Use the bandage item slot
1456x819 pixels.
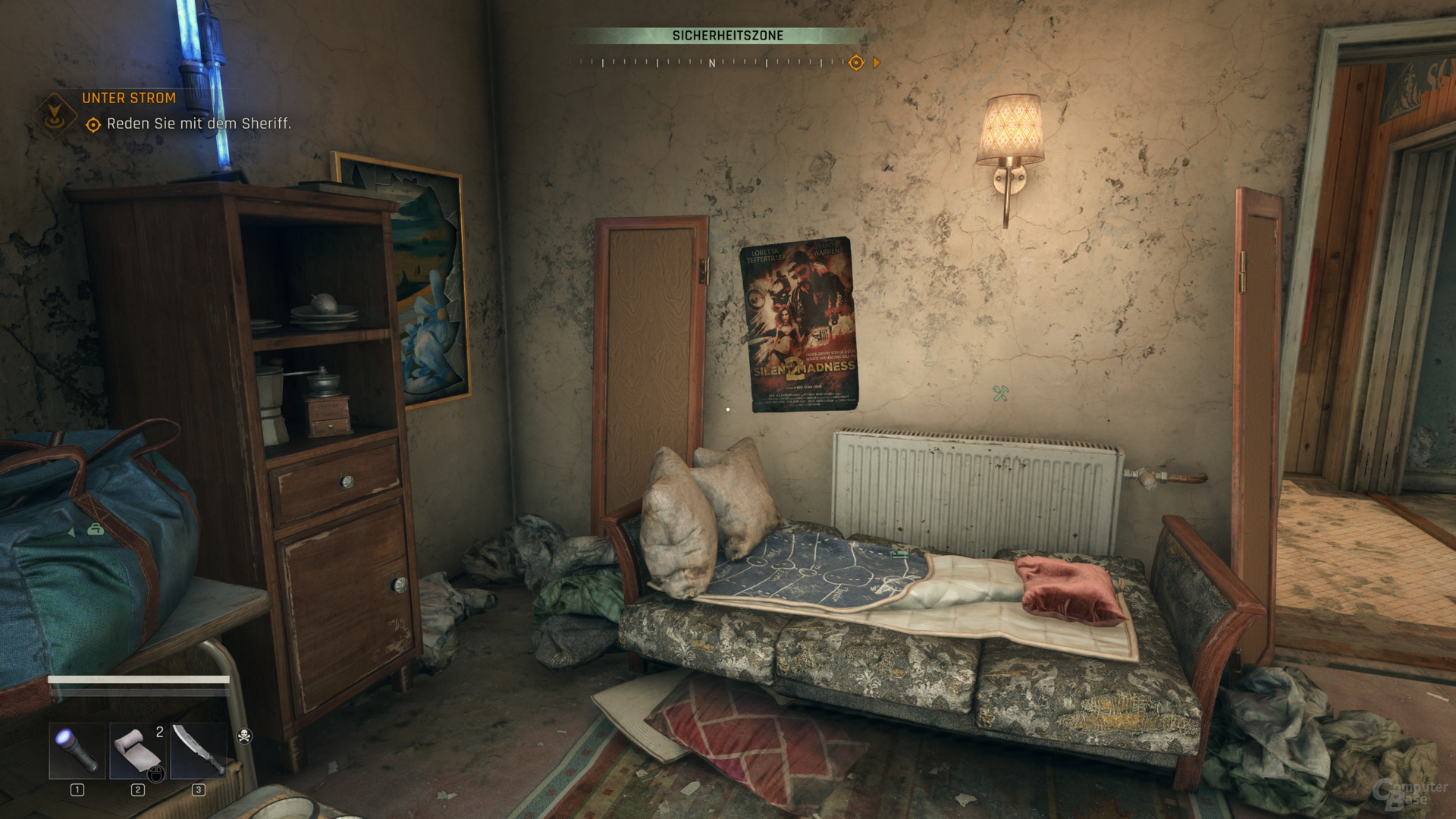[137, 750]
